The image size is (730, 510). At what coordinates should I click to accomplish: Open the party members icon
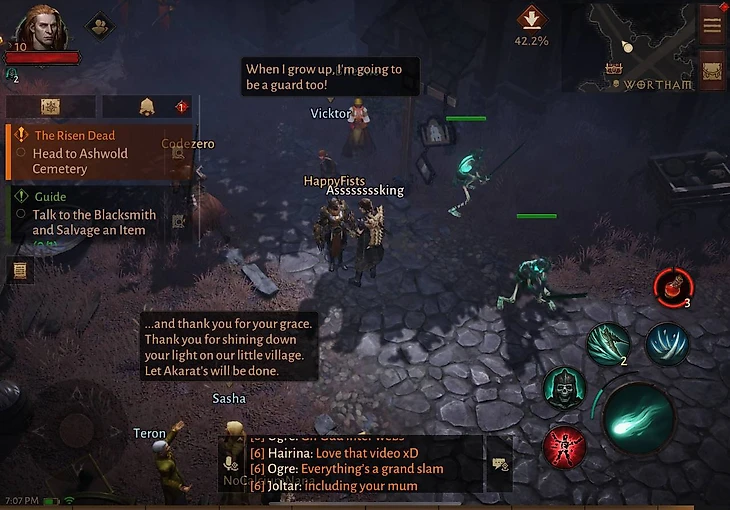(x=99, y=24)
